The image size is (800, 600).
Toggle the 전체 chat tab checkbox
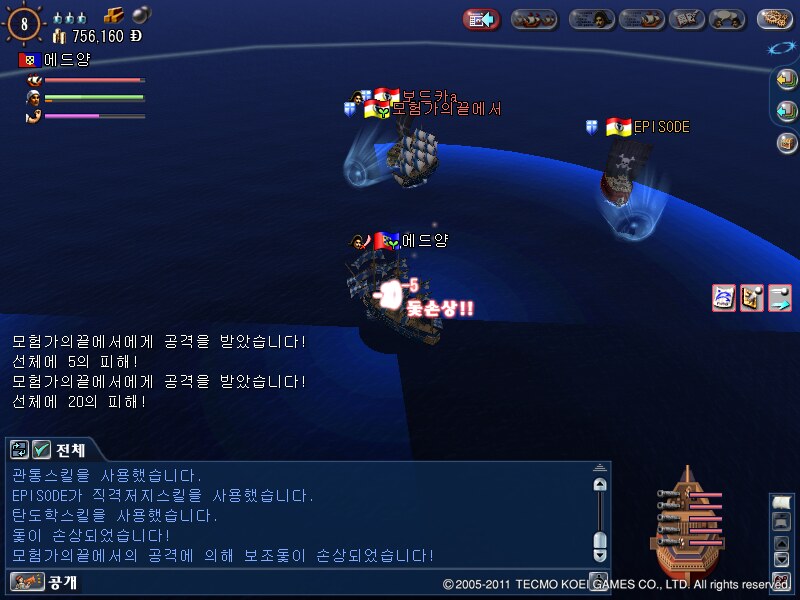(x=41, y=450)
